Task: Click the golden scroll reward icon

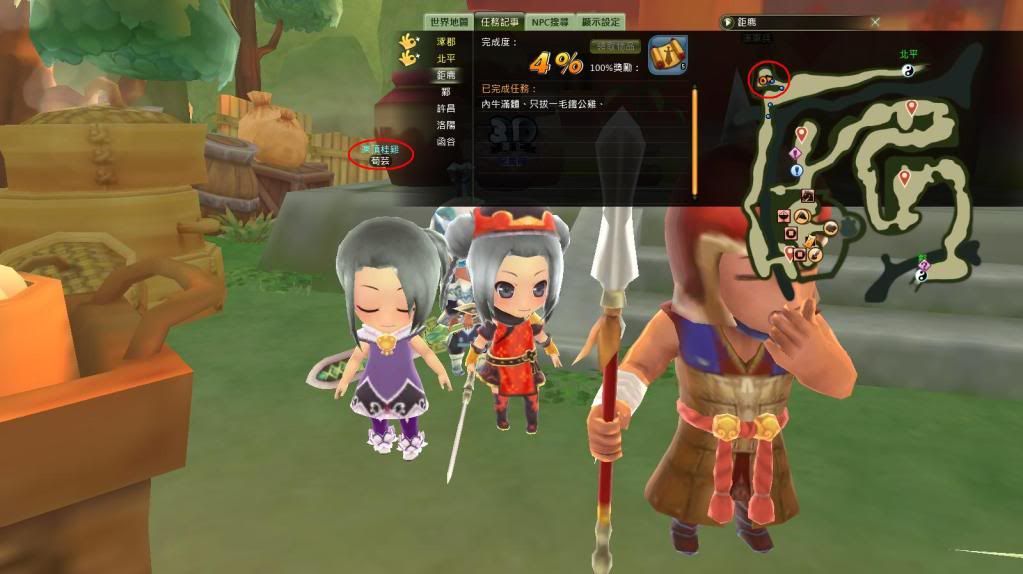Action: click(667, 55)
